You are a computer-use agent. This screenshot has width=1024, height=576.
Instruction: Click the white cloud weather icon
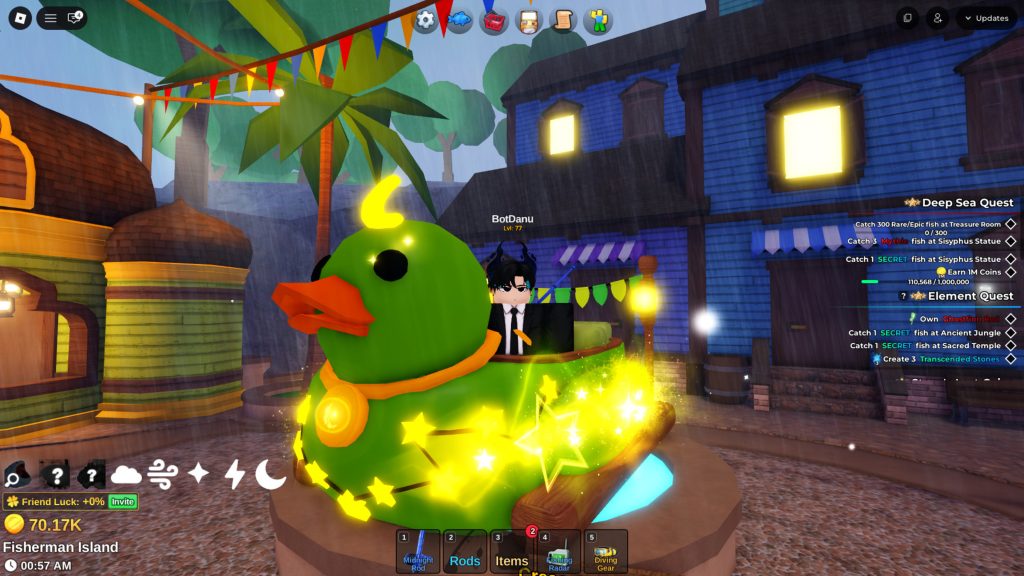[126, 474]
